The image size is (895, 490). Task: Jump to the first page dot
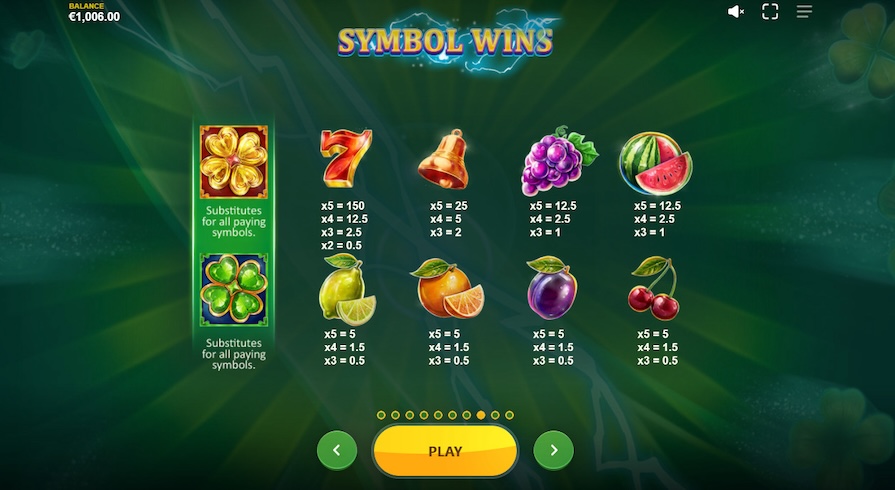(381, 414)
